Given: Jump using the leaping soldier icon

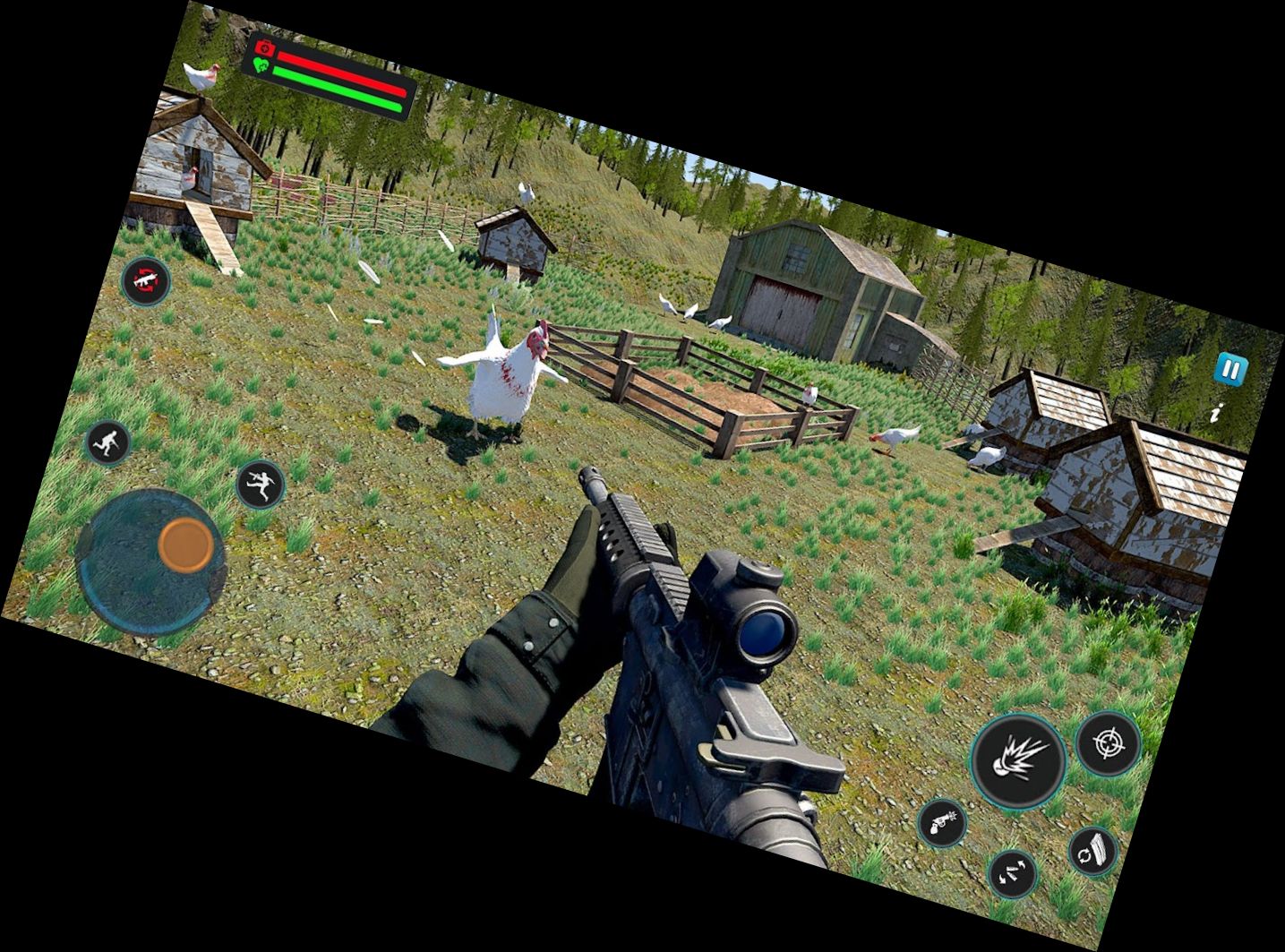Looking at the screenshot, I should pyautogui.click(x=260, y=484).
